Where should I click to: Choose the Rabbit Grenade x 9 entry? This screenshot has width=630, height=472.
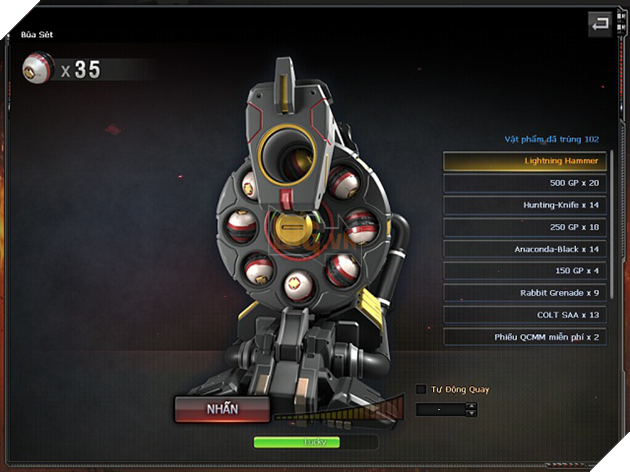click(x=525, y=293)
